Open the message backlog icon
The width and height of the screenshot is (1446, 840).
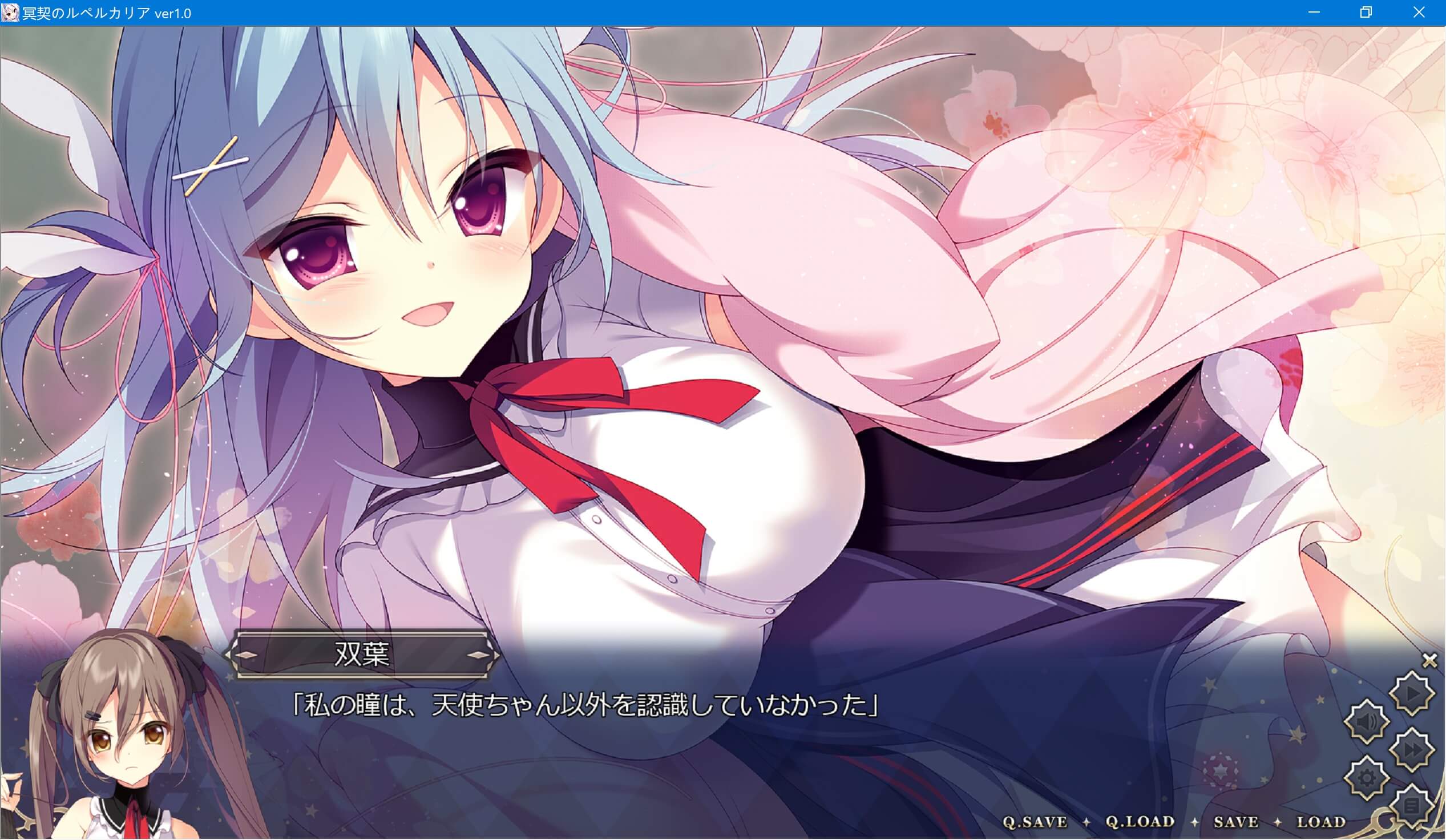pyautogui.click(x=1413, y=805)
